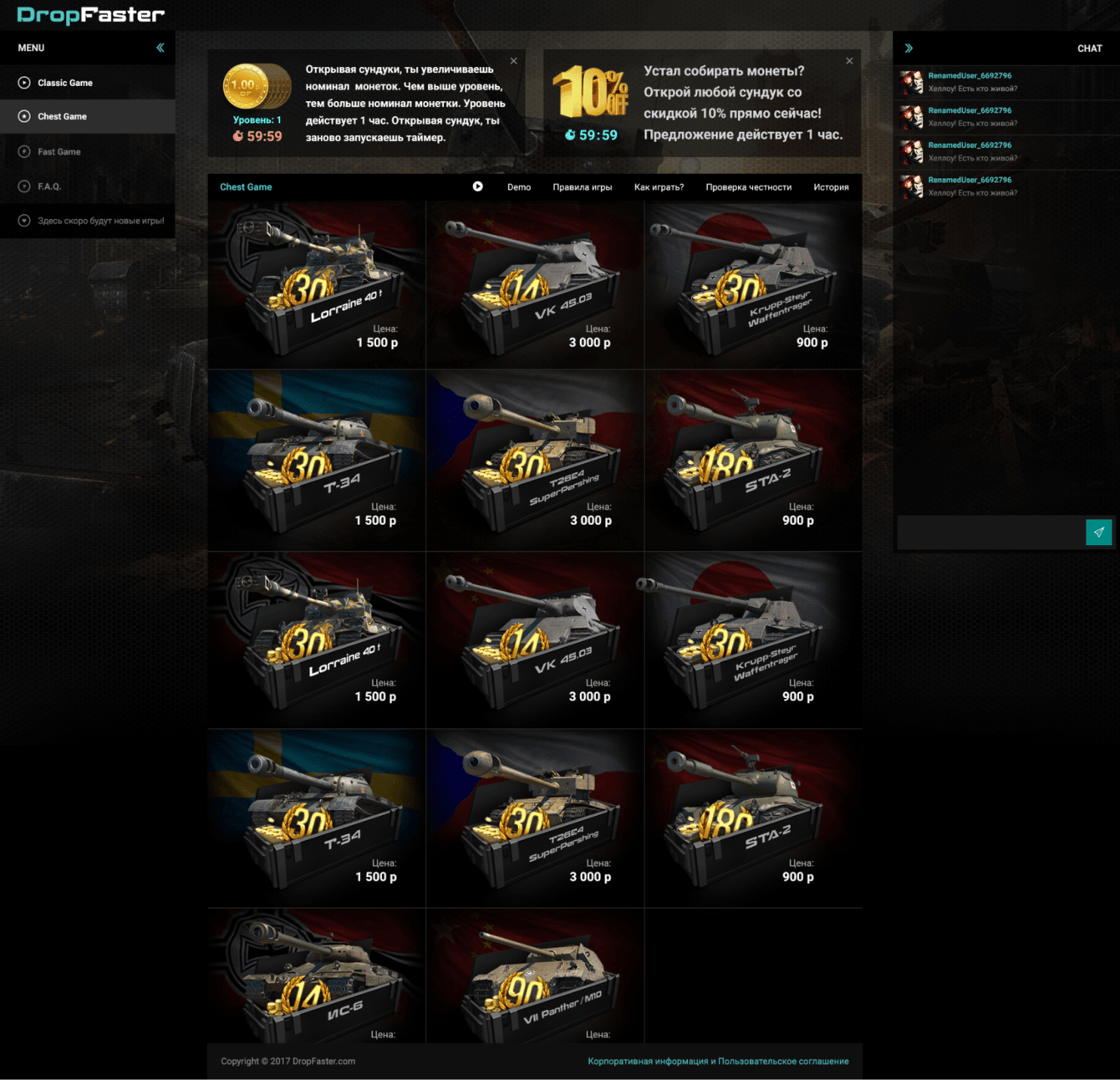Screen dimensions: 1120x1080
Task: Click the DropFaster logo
Action: click(x=90, y=15)
